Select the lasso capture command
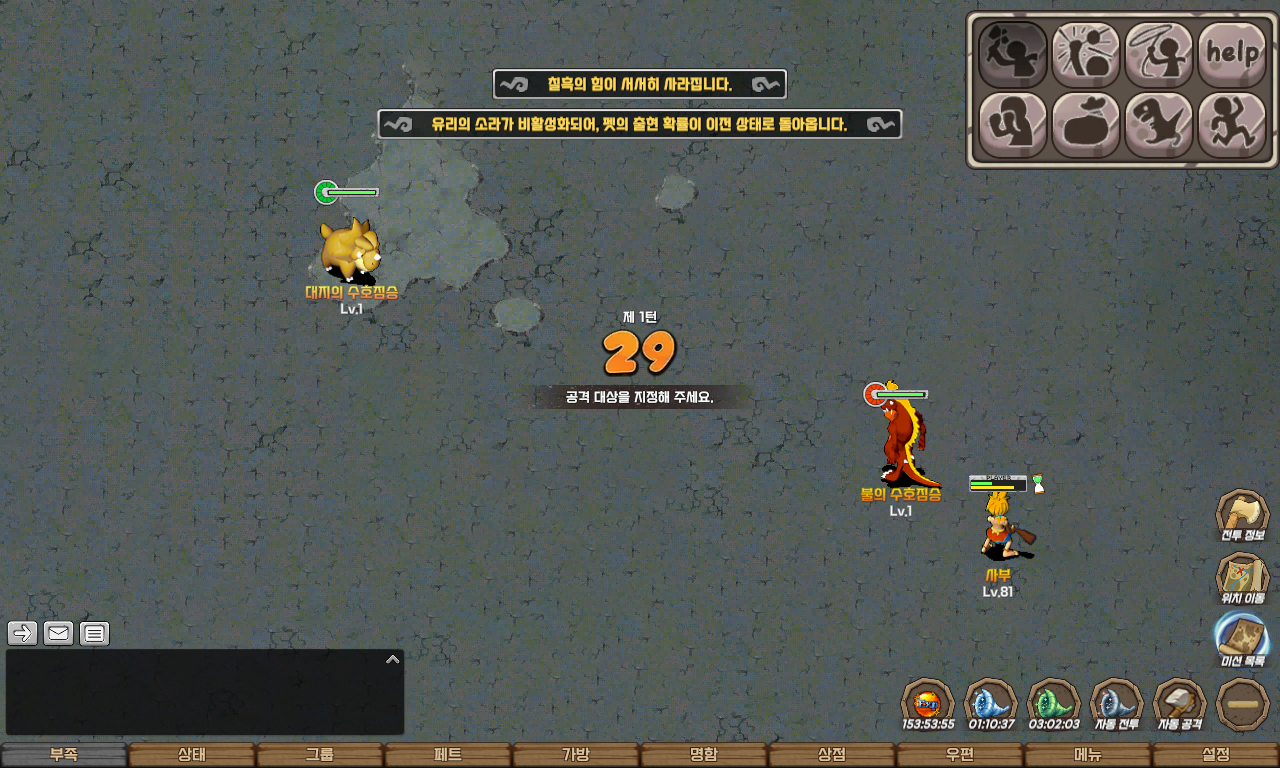The width and height of the screenshot is (1280, 768). 1159,54
